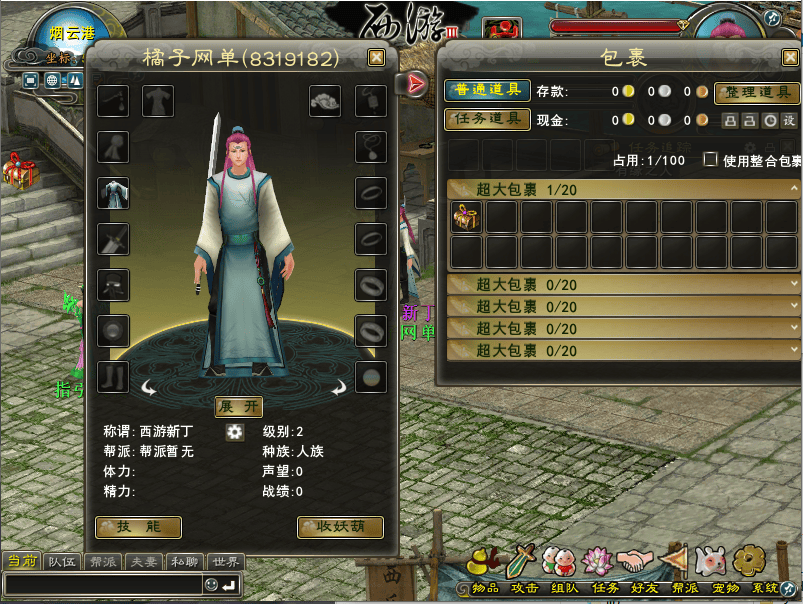Open the 技能 skills button
The width and height of the screenshot is (803, 604).
pos(138,527)
